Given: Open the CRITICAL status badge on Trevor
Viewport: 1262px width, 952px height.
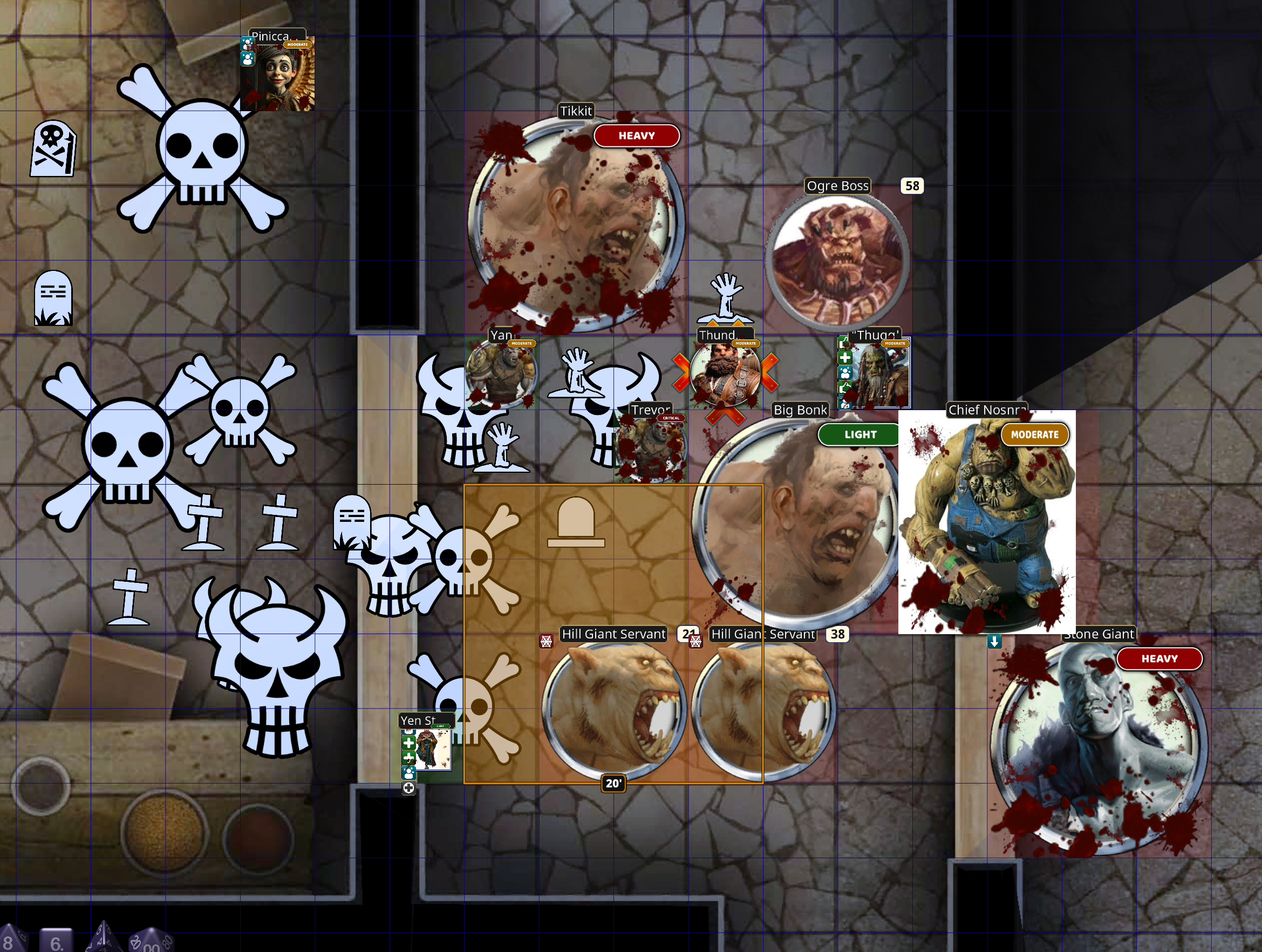Looking at the screenshot, I should (672, 418).
